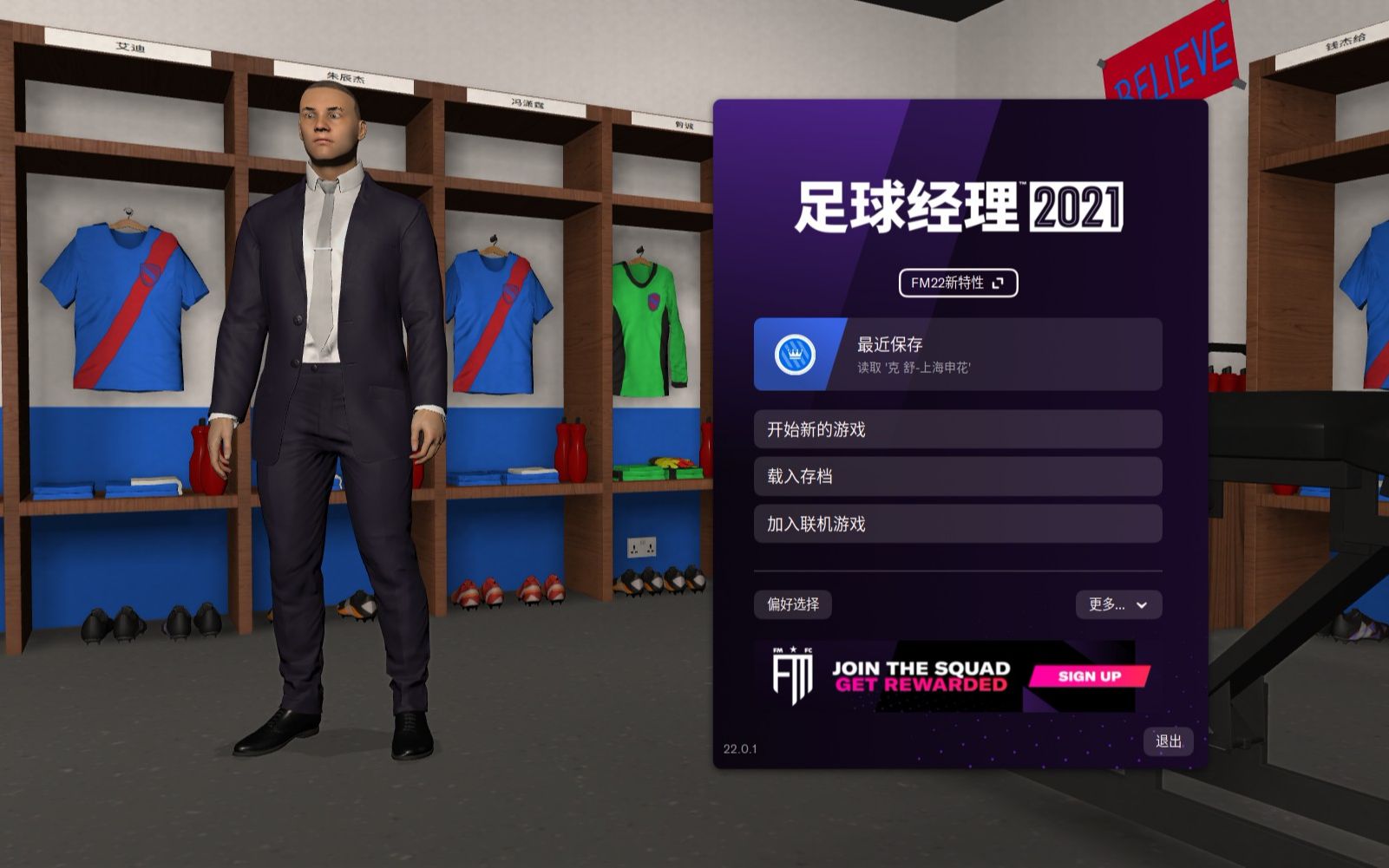The width and height of the screenshot is (1389, 868).
Task: Click the chevron icon next to 更多...
Action: pos(1143,605)
